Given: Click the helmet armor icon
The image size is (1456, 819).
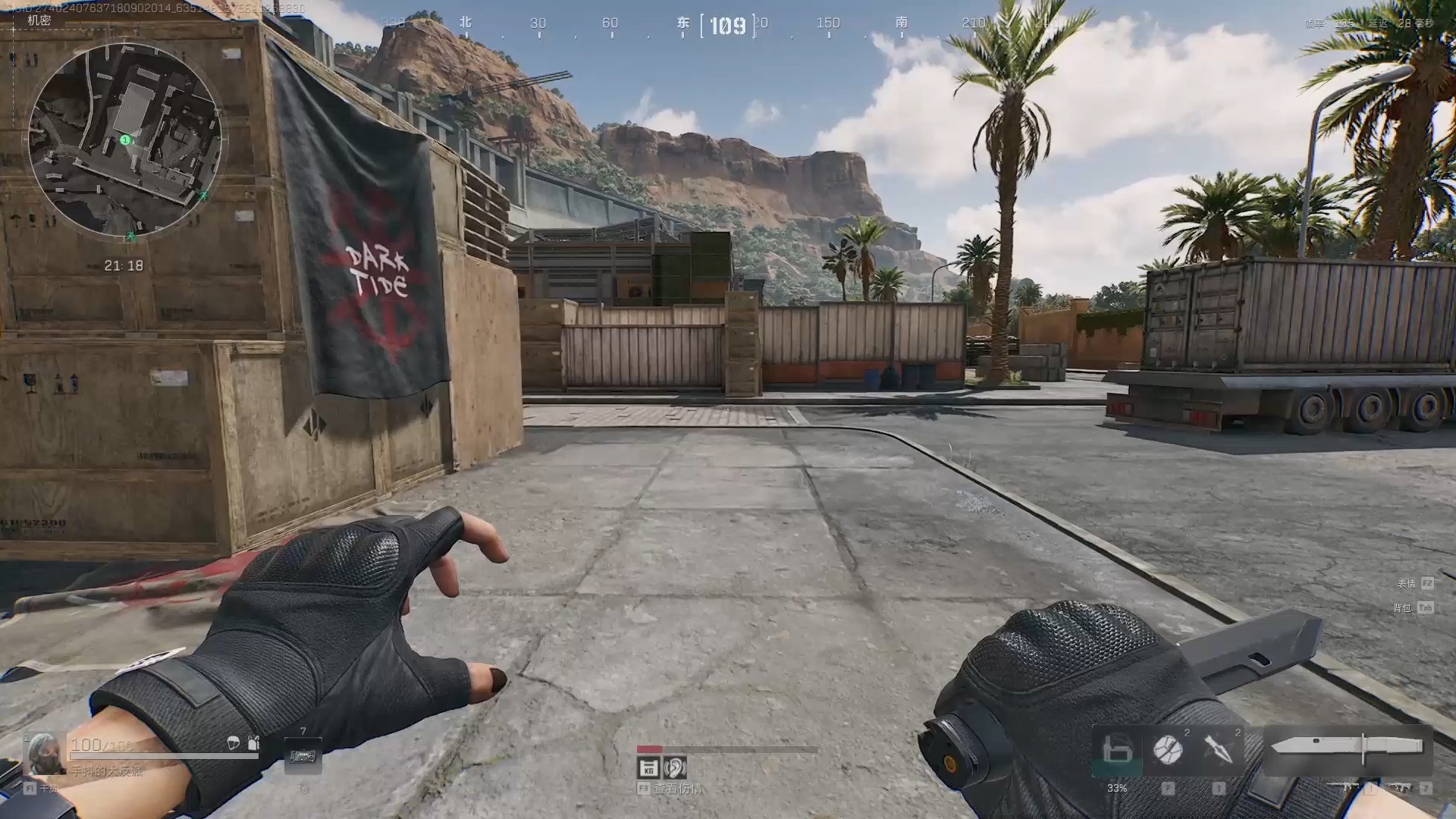Looking at the screenshot, I should 234,743.
